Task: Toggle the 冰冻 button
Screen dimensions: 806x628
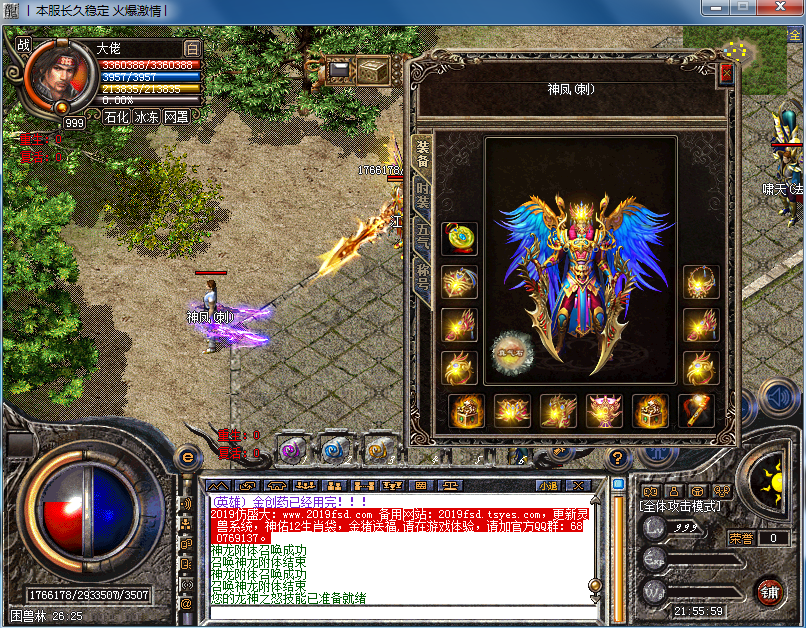Action: [x=147, y=116]
